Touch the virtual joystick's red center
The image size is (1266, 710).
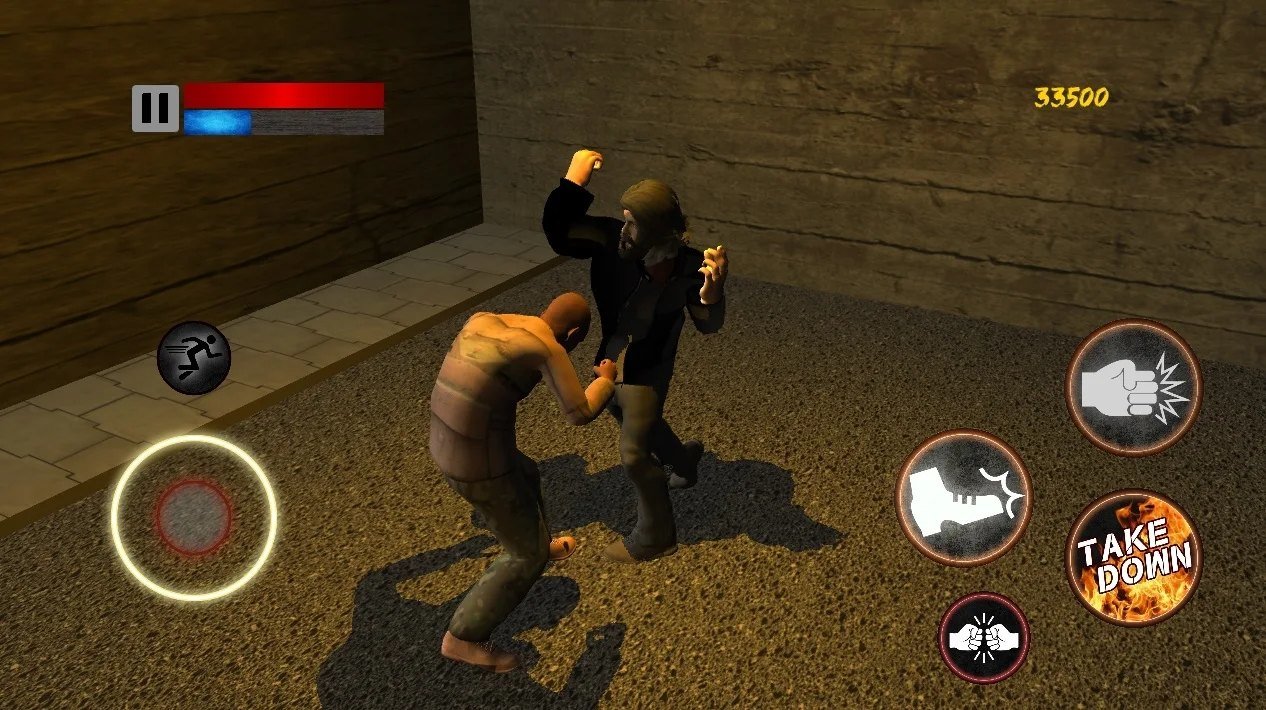193,517
